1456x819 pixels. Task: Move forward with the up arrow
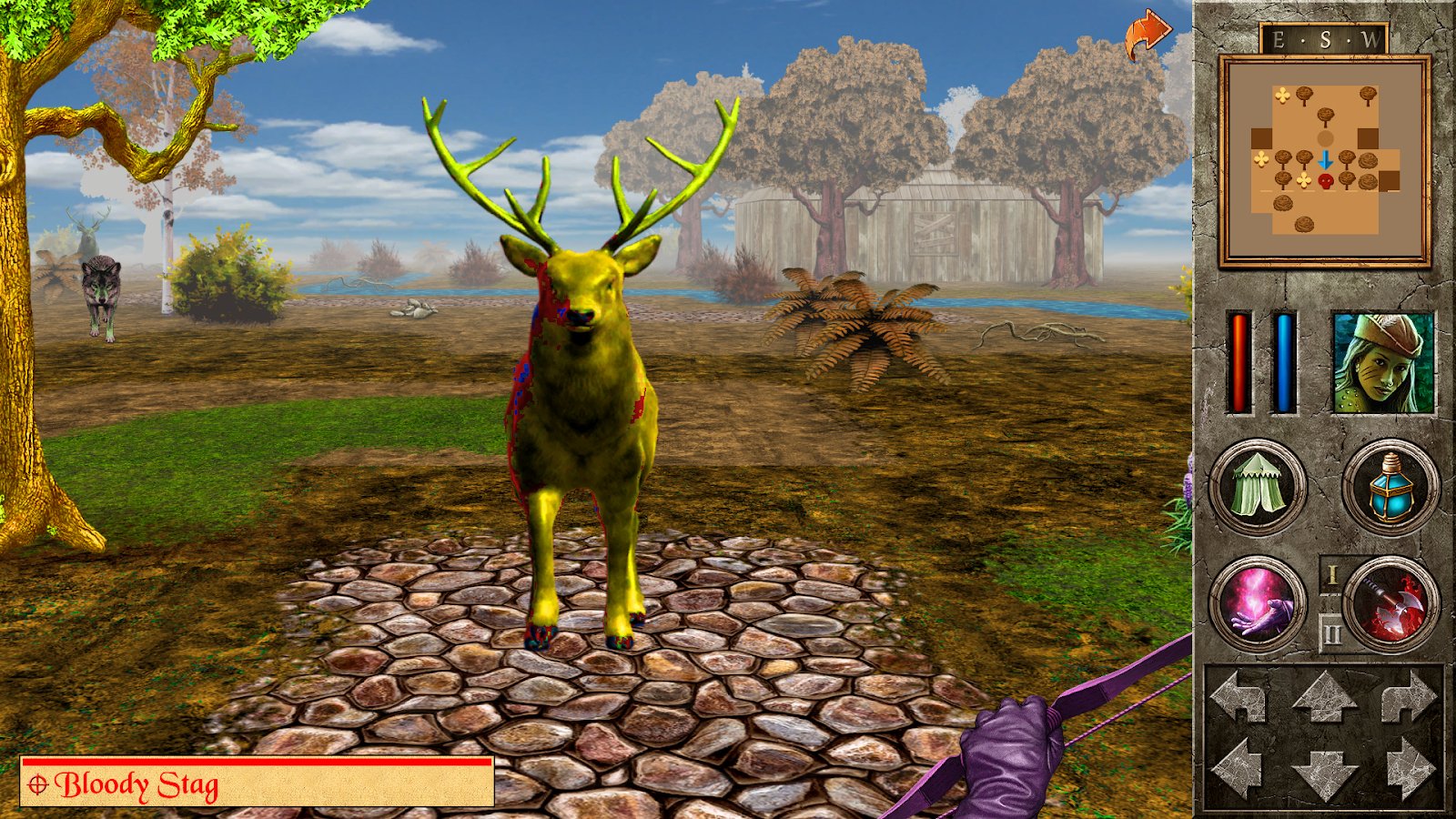click(1324, 698)
